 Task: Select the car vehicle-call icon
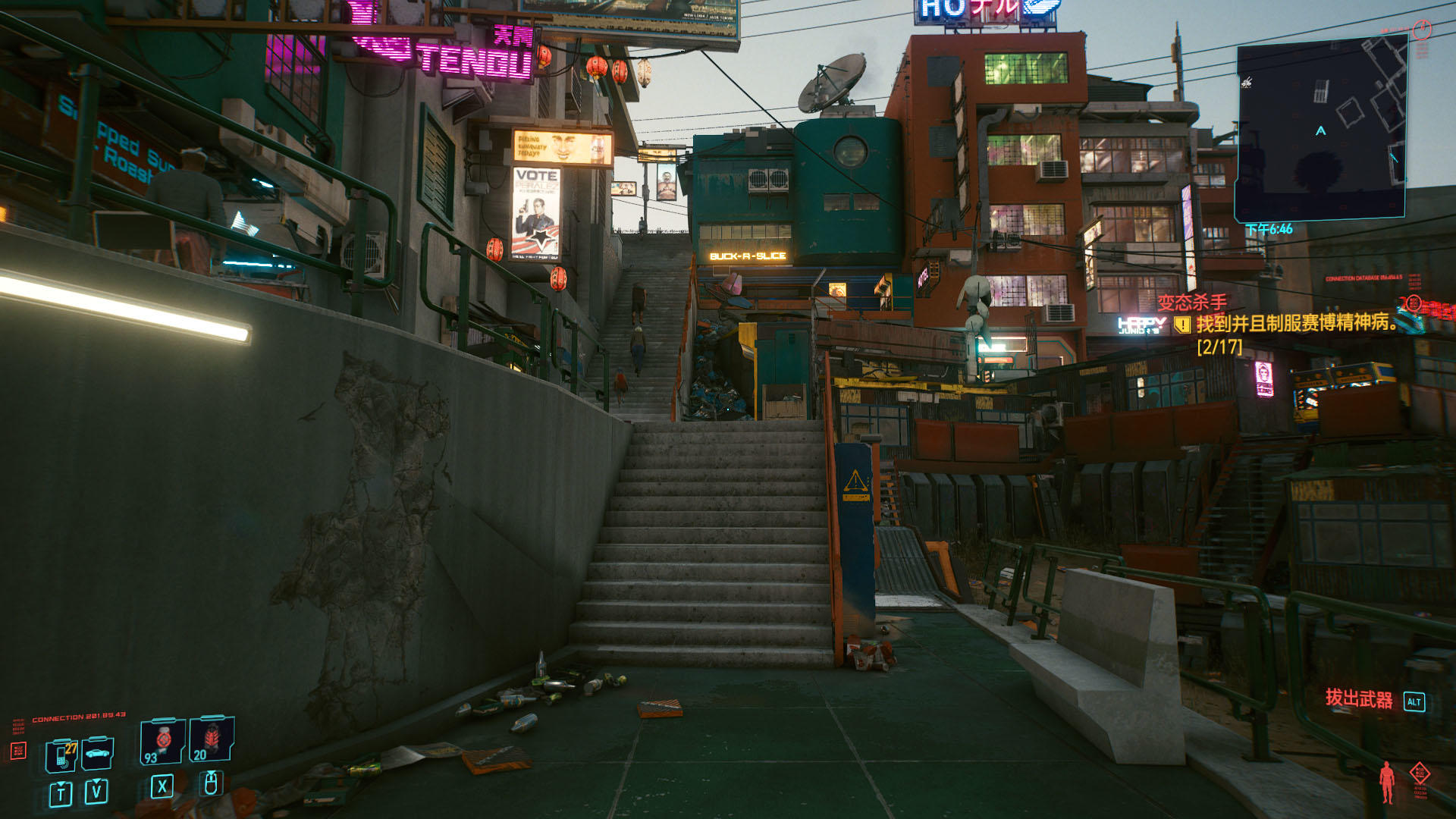pyautogui.click(x=97, y=753)
